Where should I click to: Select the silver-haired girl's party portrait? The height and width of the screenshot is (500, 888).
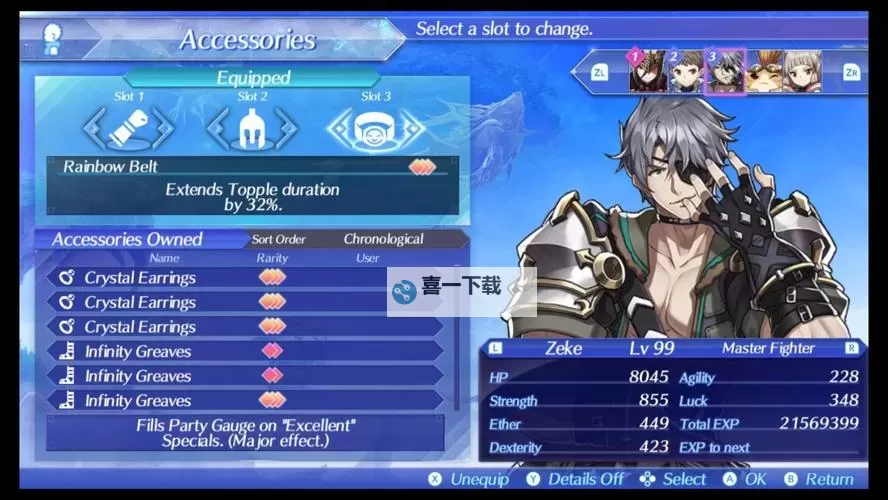coord(802,72)
